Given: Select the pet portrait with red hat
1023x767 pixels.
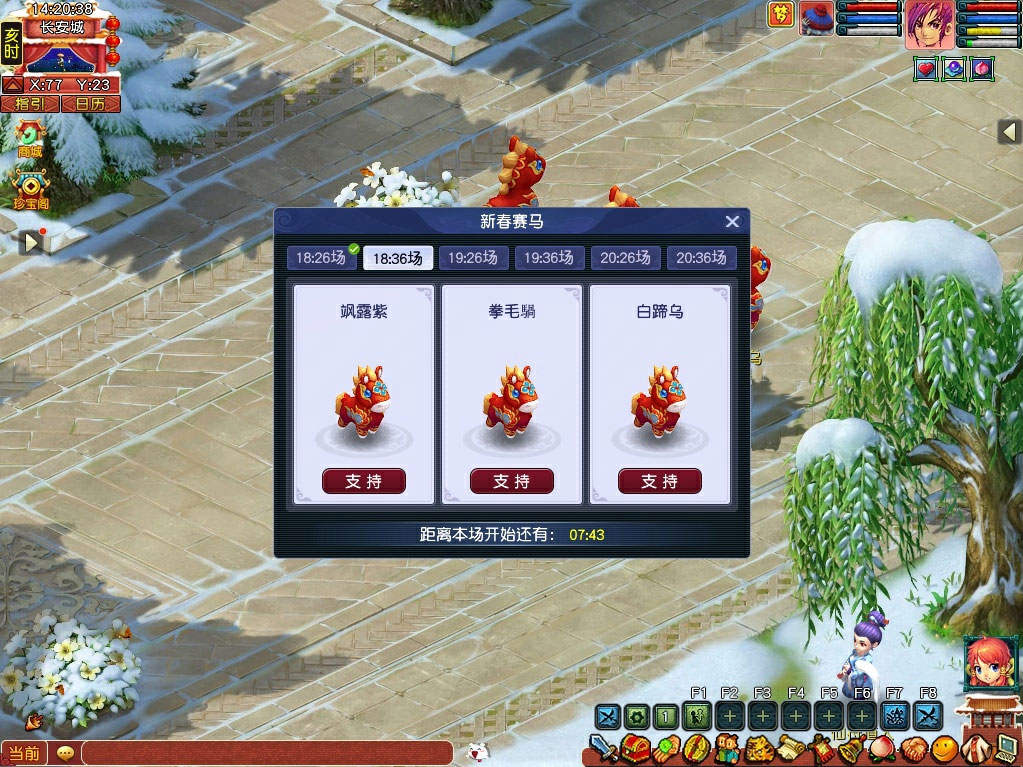Looking at the screenshot, I should 817,19.
